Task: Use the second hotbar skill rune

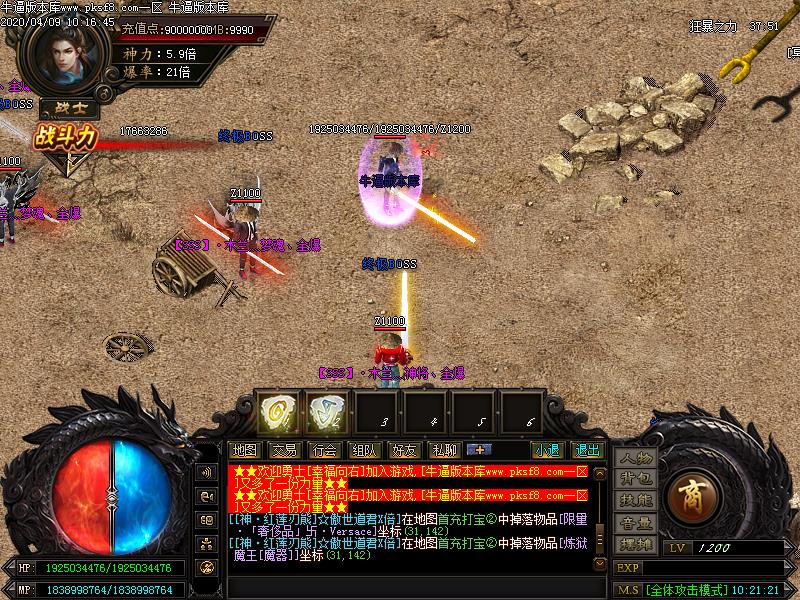Action: click(325, 411)
